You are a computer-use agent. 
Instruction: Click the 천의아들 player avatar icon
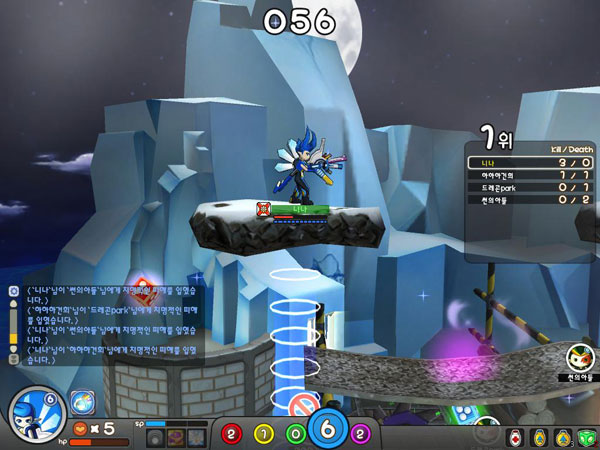(x=579, y=357)
